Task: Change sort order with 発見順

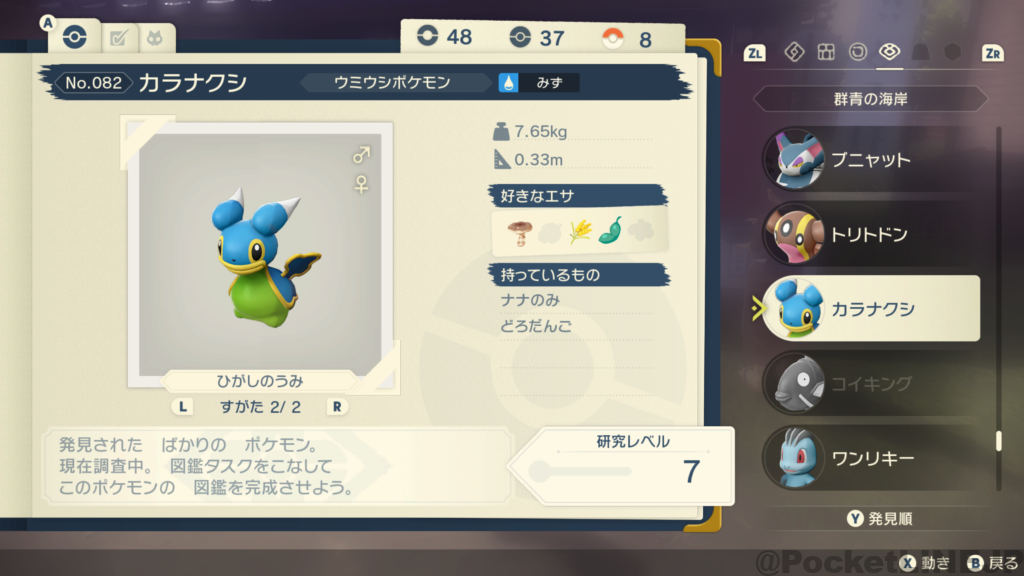Action: pos(880,518)
